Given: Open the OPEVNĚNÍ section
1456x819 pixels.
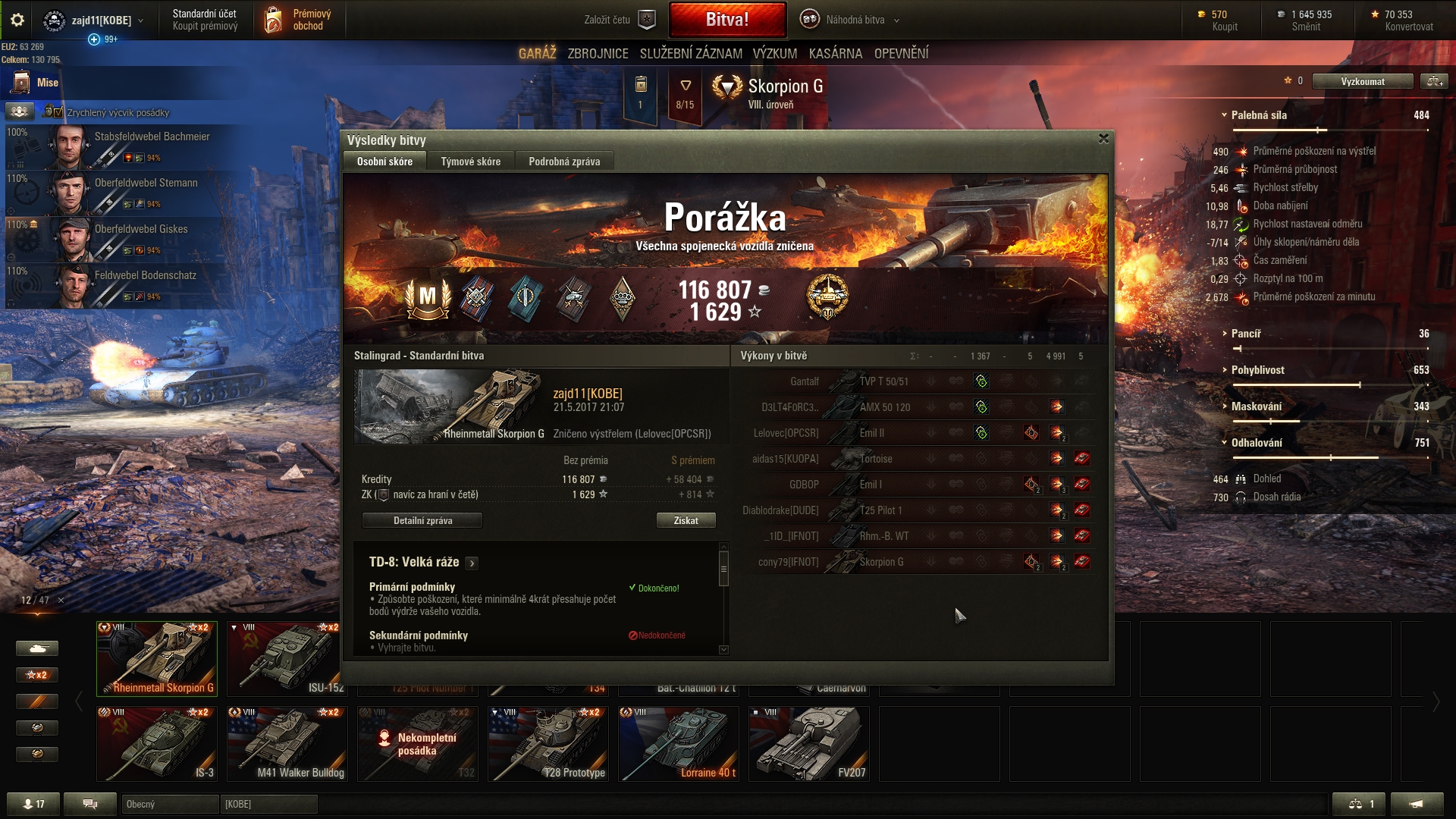Looking at the screenshot, I should [x=901, y=53].
